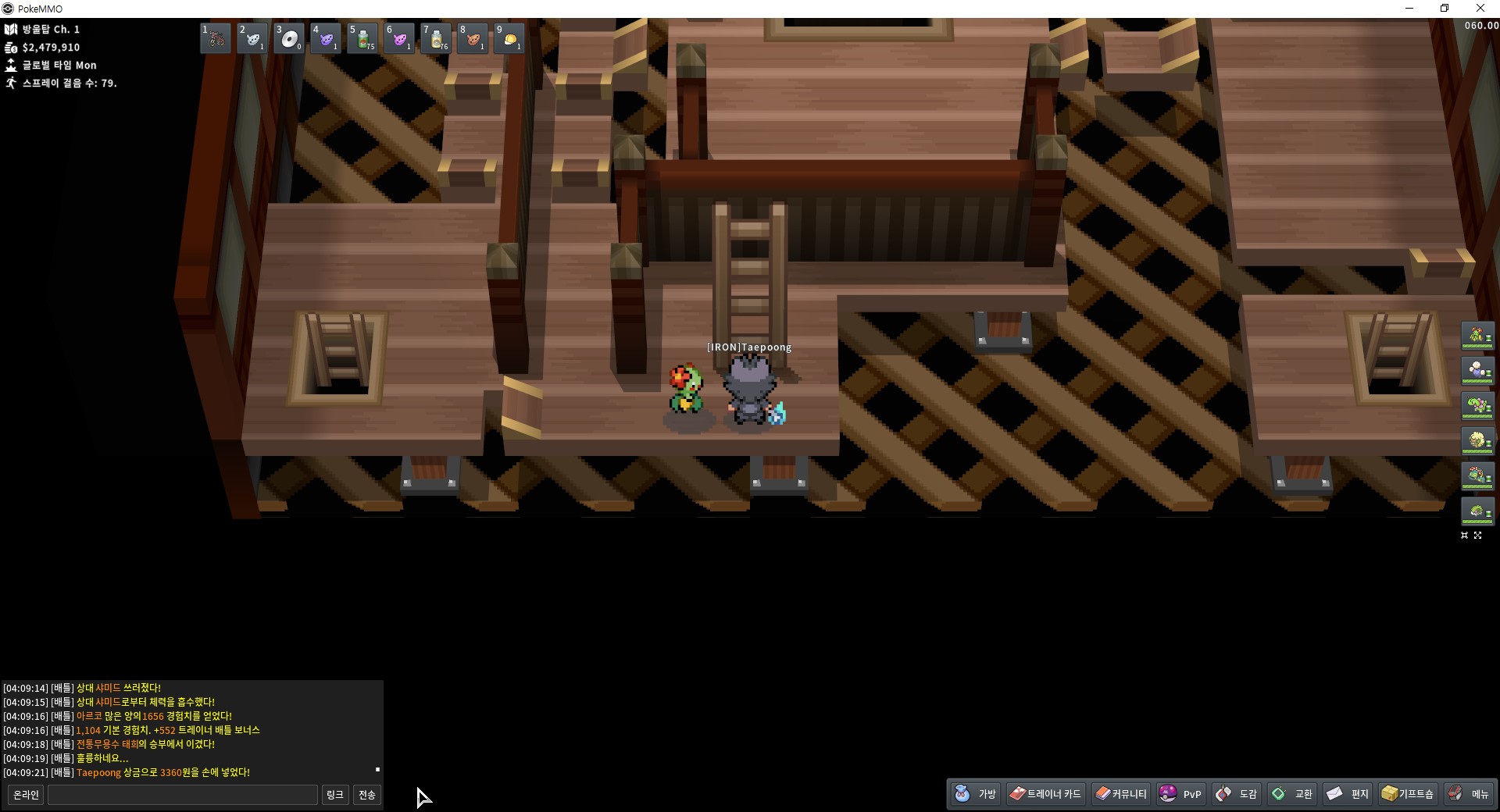Close the PokeMMO window
This screenshot has height=812, width=1500.
pos(1480,9)
